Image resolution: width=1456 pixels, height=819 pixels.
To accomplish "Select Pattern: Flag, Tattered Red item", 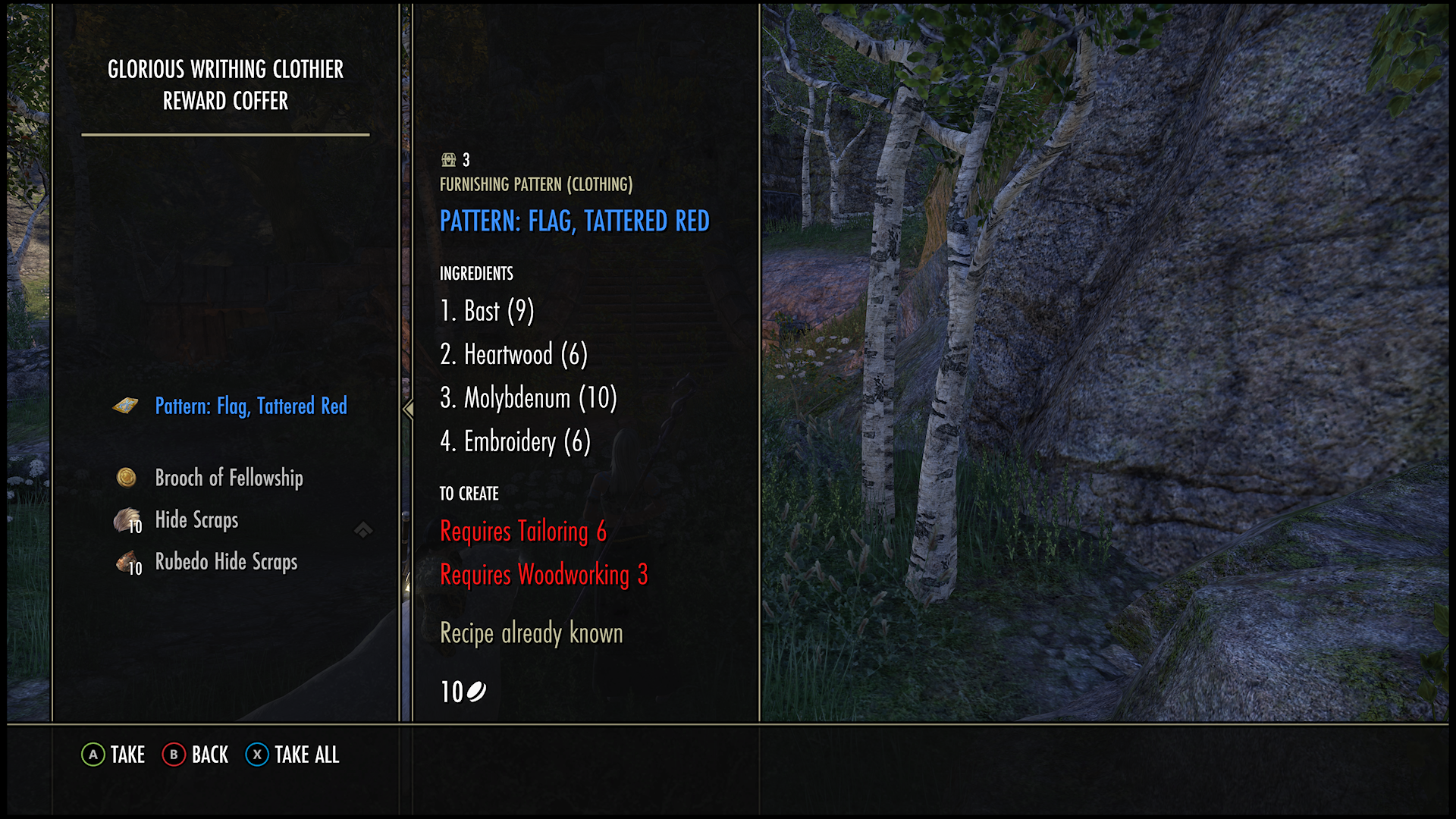I will tap(250, 406).
